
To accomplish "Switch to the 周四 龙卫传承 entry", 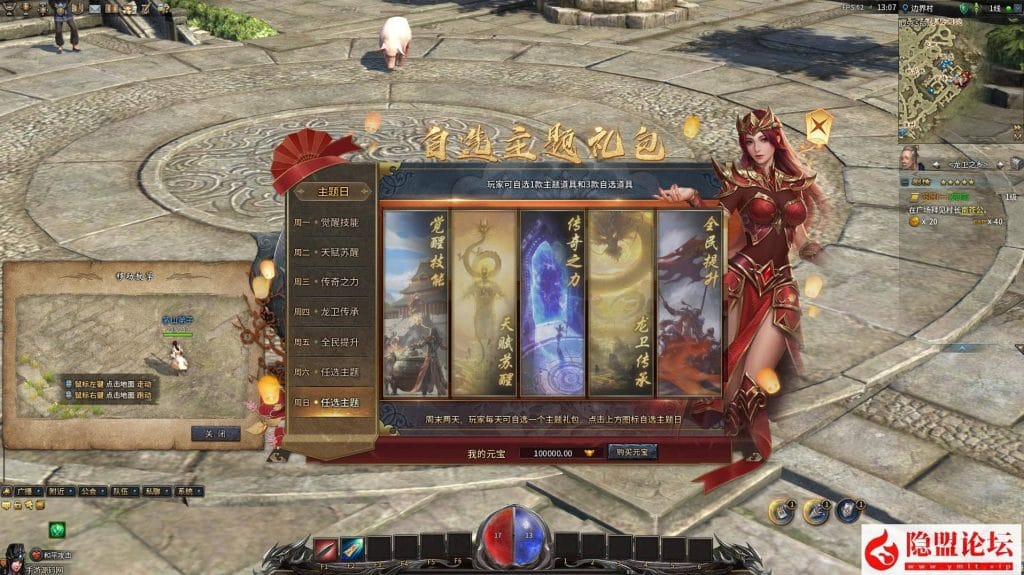I will click(x=326, y=312).
